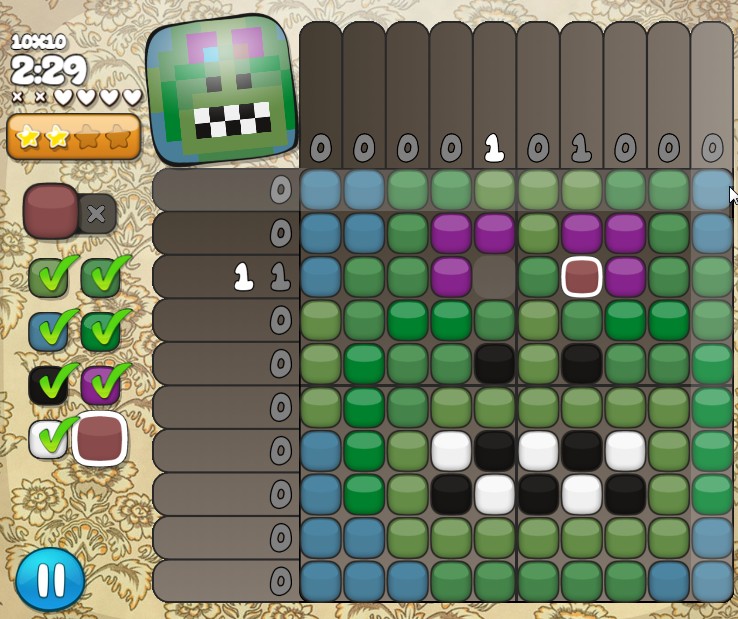Select the white color swatch
This screenshot has width=738, height=619.
(x=48, y=439)
